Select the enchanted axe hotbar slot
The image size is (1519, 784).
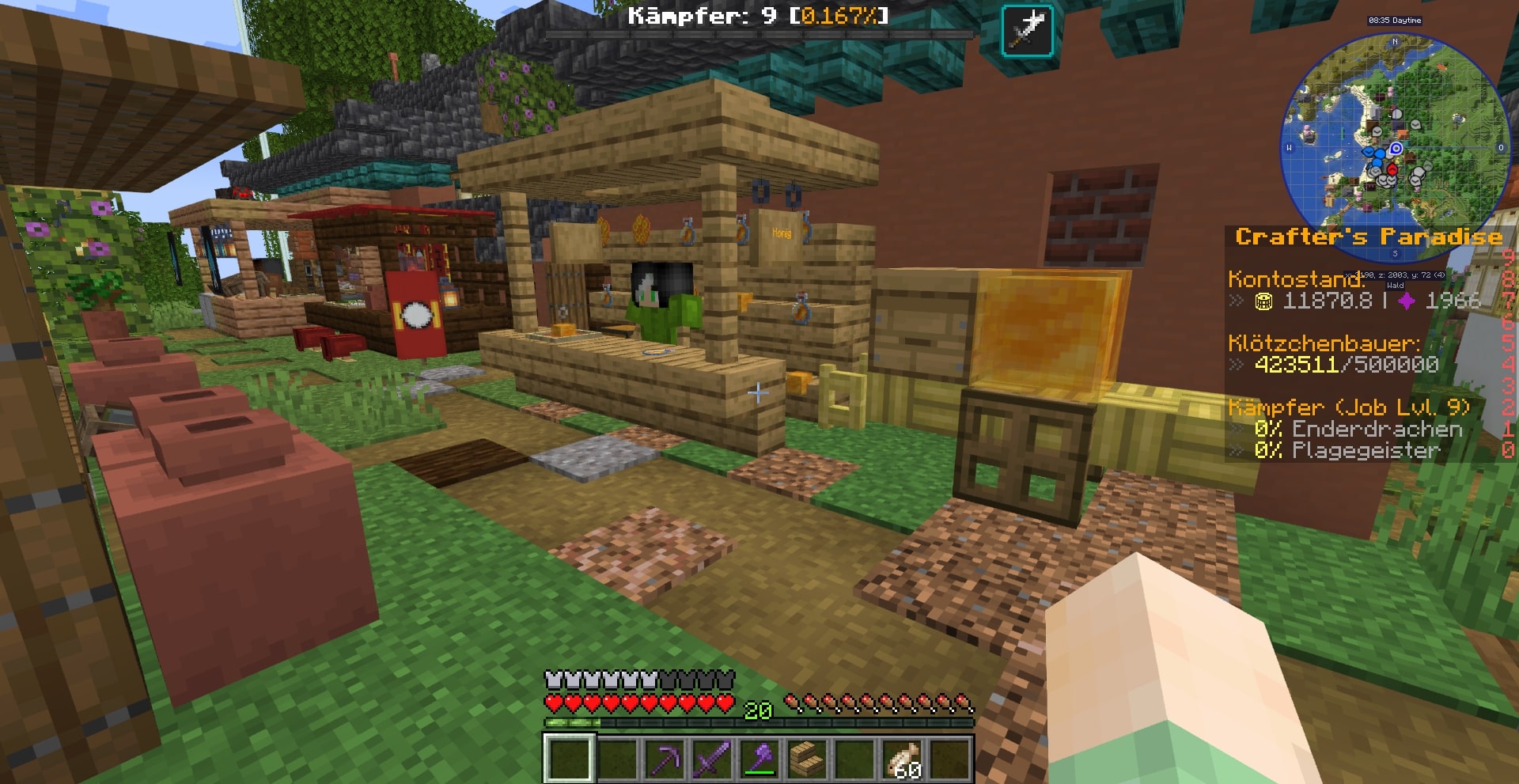tap(759, 759)
